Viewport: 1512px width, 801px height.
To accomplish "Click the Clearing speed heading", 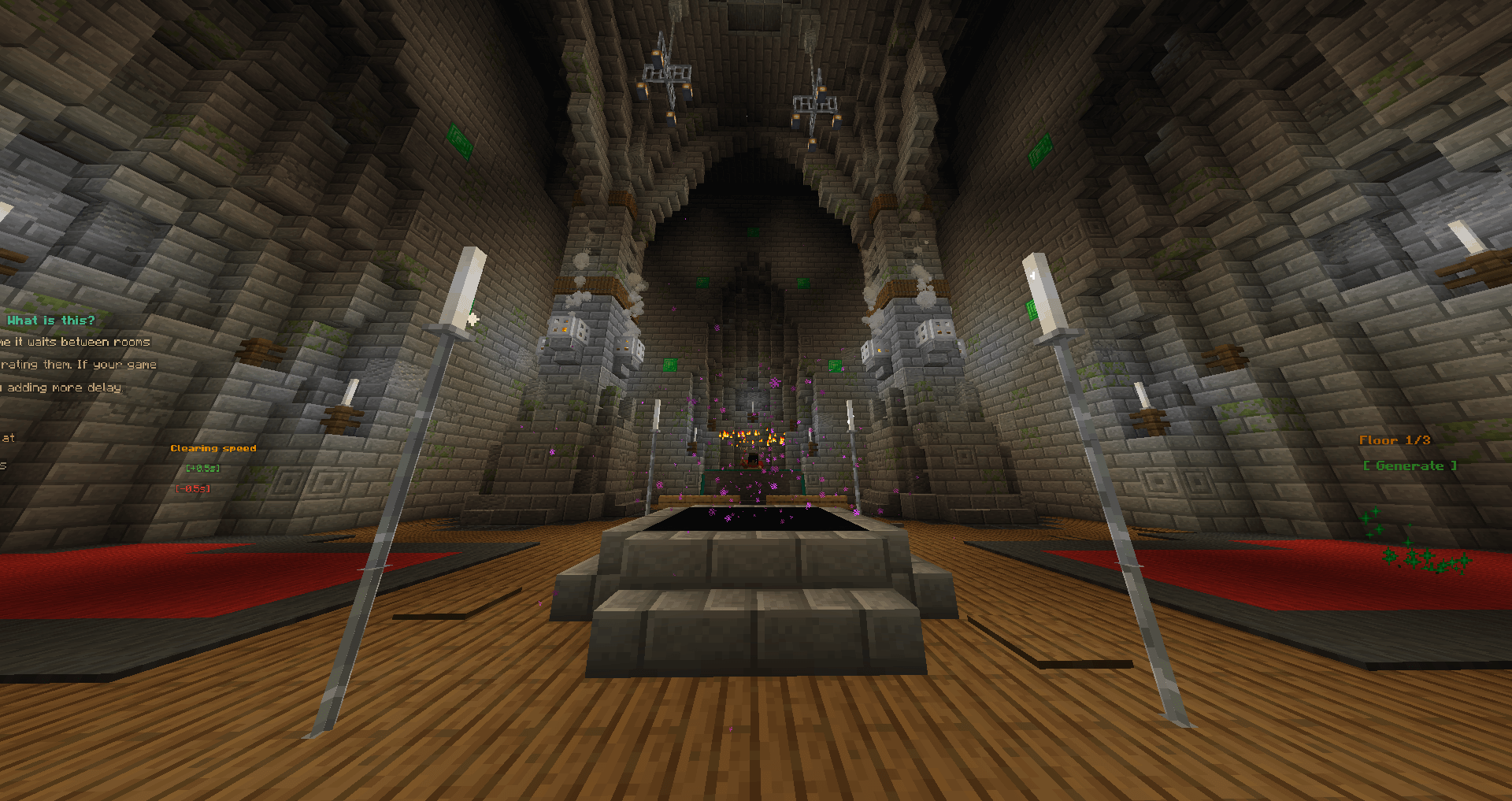I will coord(213,447).
